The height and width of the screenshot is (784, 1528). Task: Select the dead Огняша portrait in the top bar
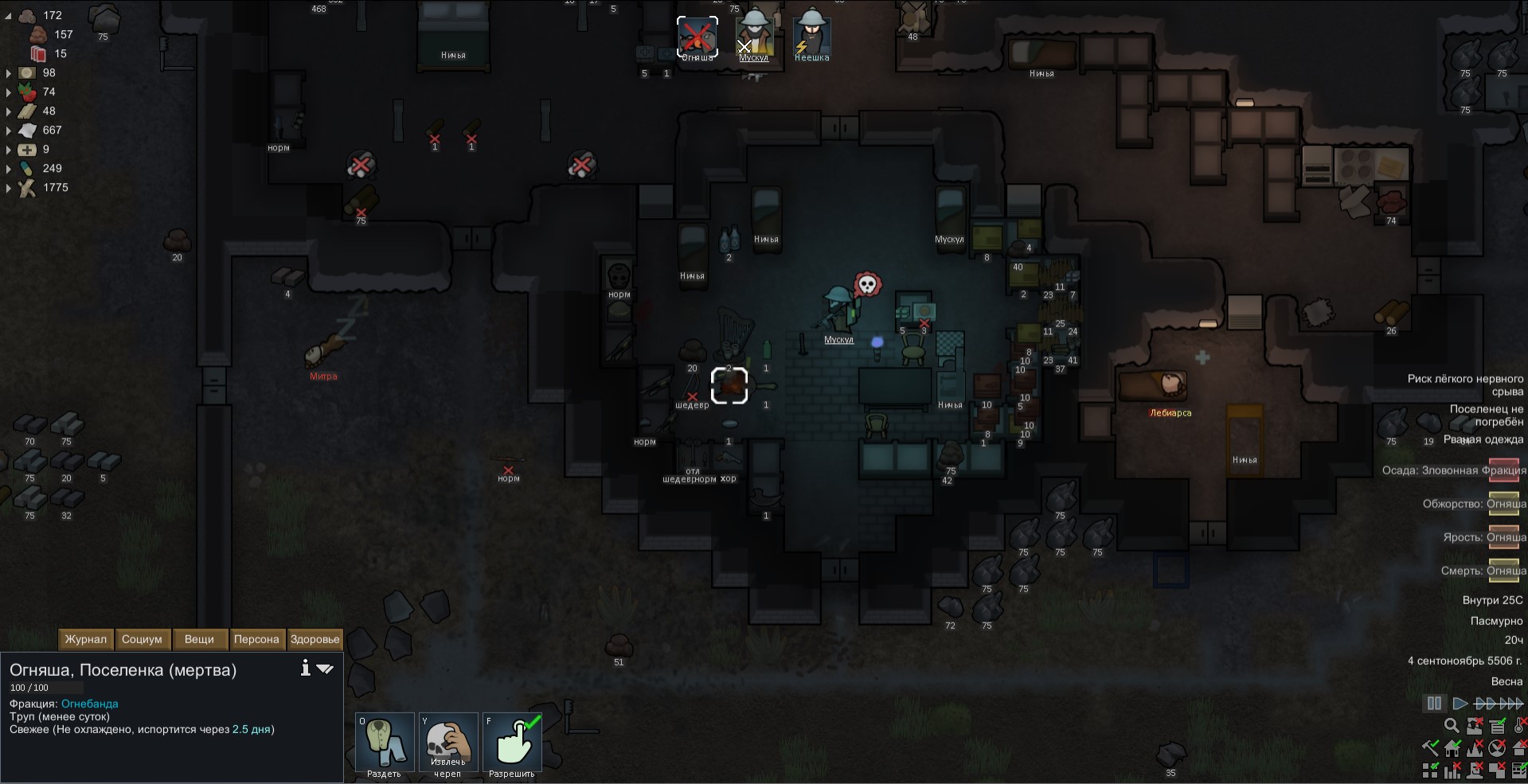click(698, 36)
